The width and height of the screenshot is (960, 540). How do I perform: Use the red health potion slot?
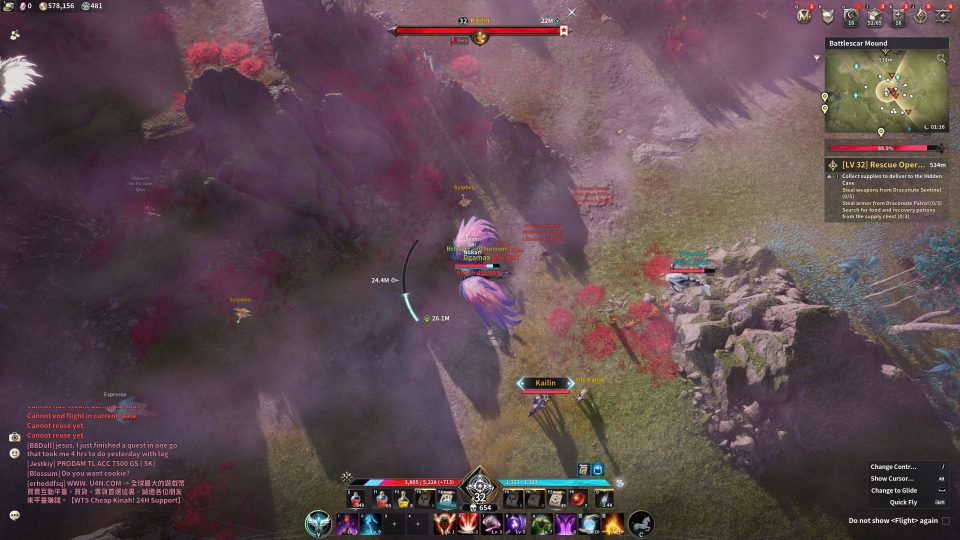click(357, 498)
